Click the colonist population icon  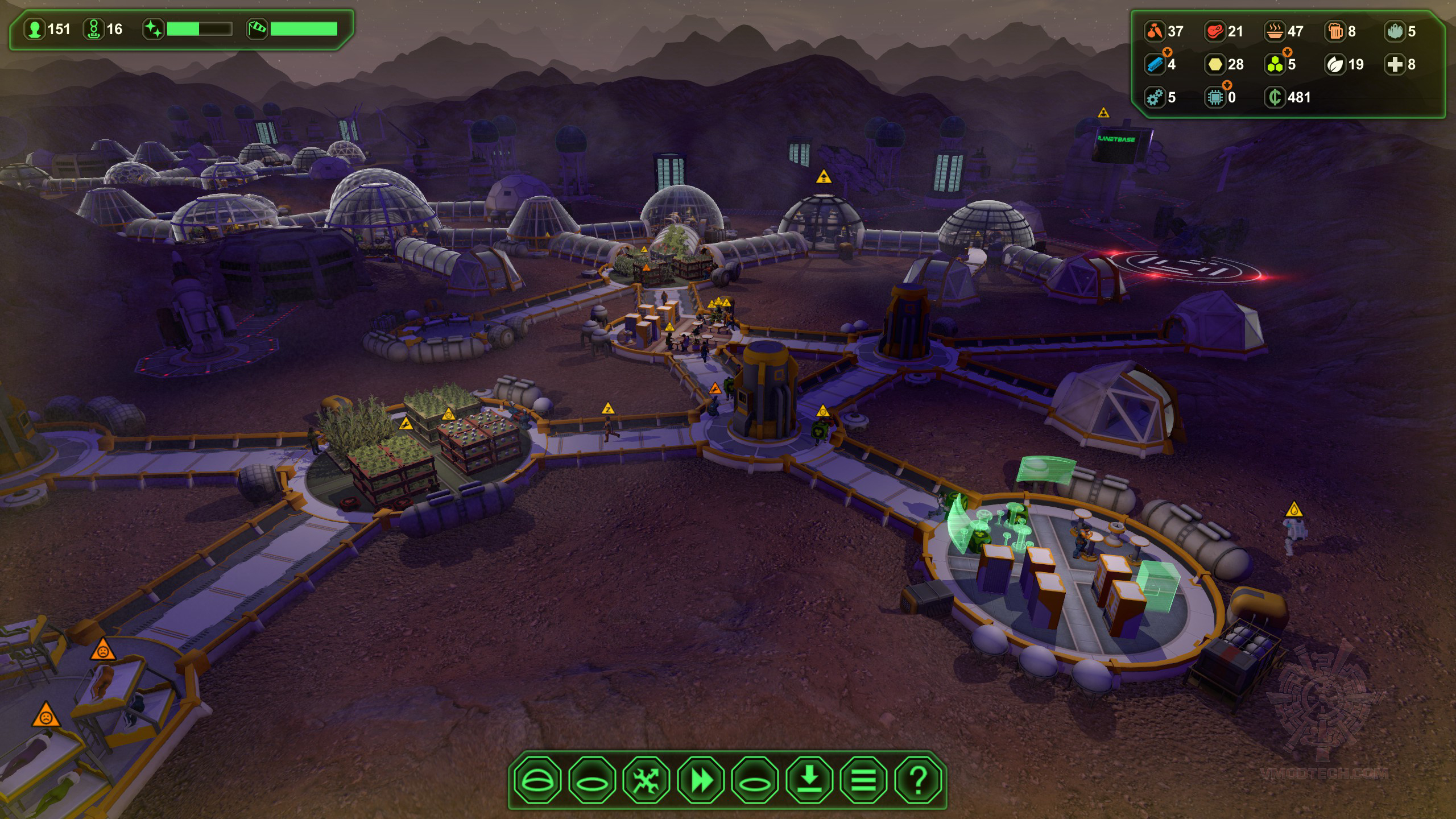[35, 30]
